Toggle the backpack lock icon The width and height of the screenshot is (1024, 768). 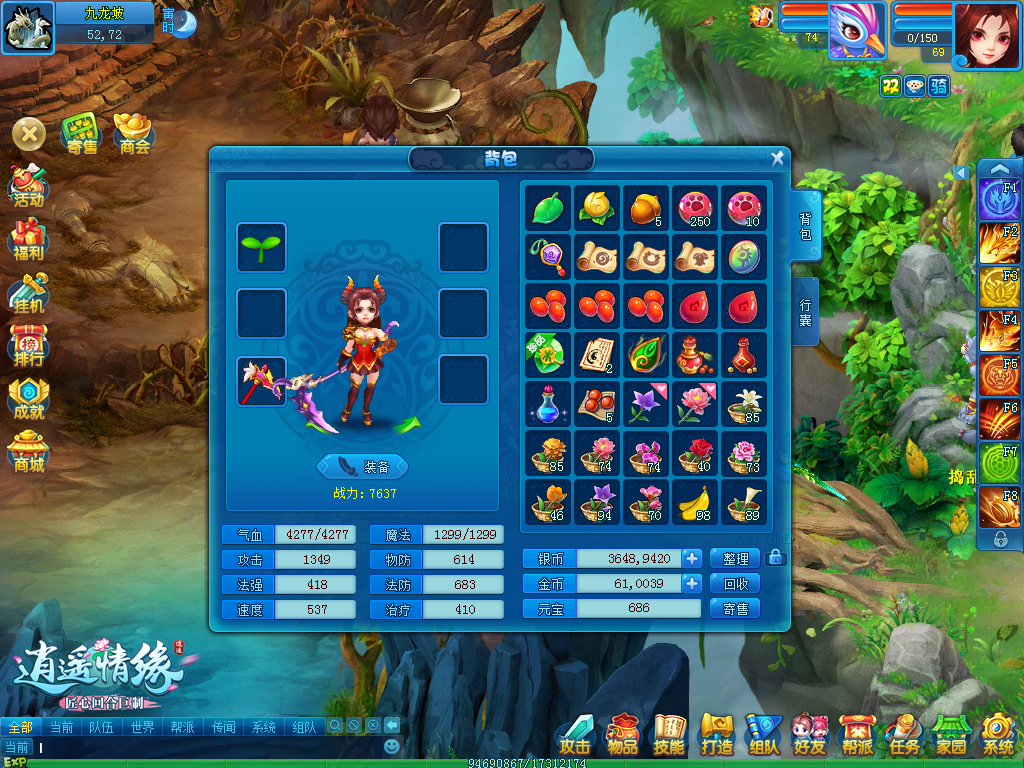(773, 558)
